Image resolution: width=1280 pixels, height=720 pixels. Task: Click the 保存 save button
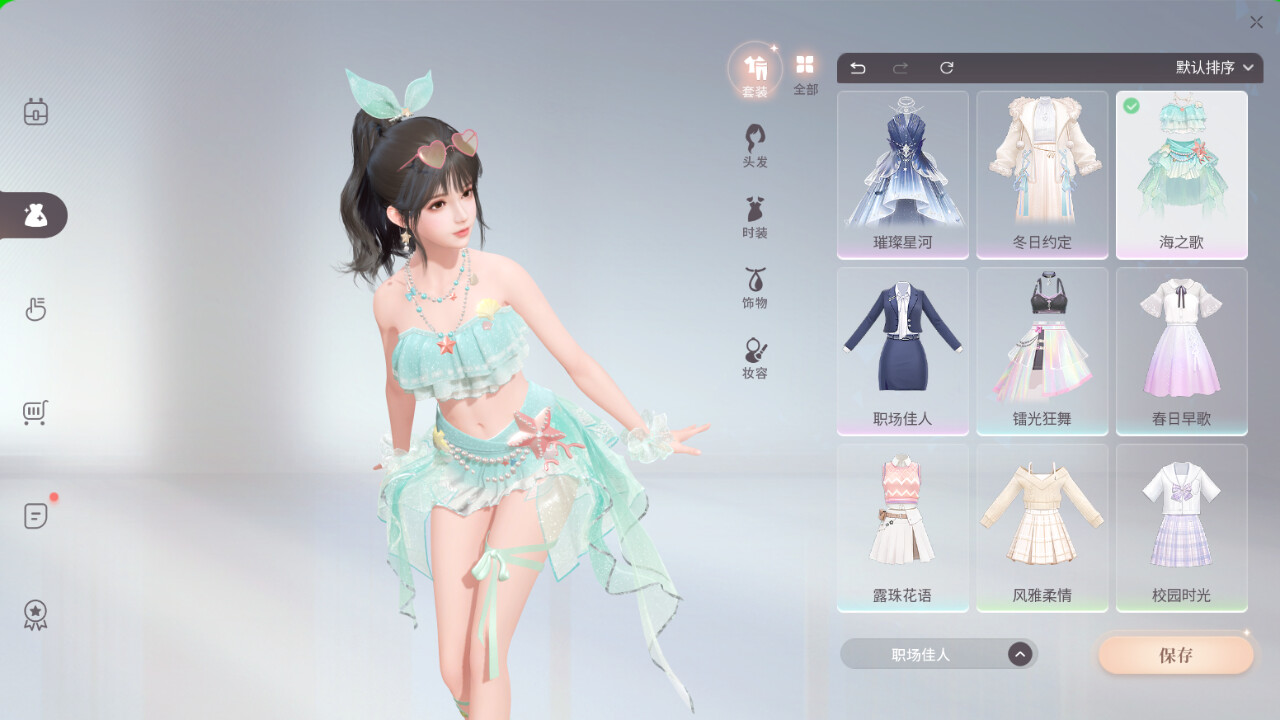(1176, 654)
